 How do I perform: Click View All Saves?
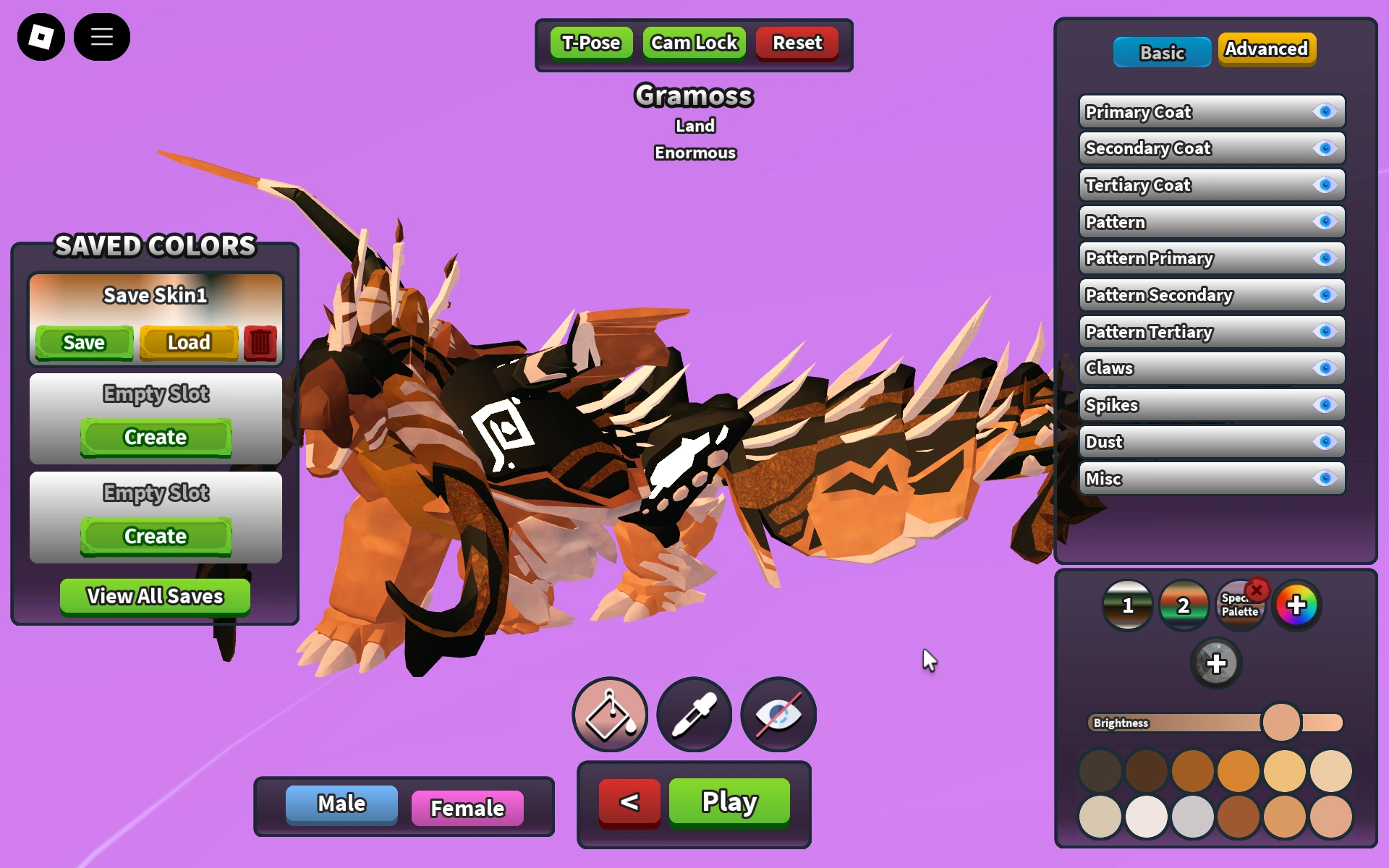(x=154, y=596)
